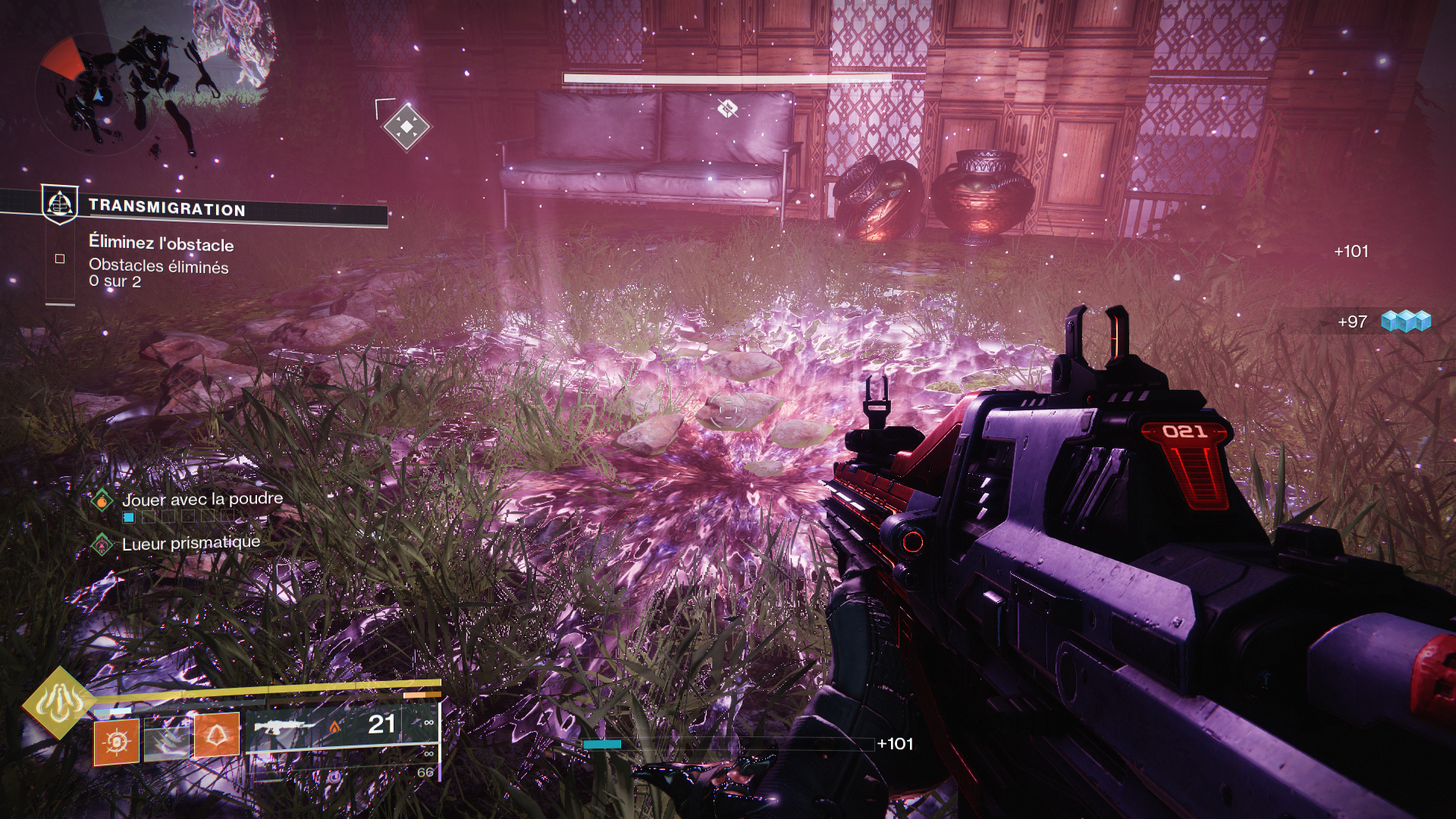Click the Jouer avec la poudre buff icon

pyautogui.click(x=102, y=500)
